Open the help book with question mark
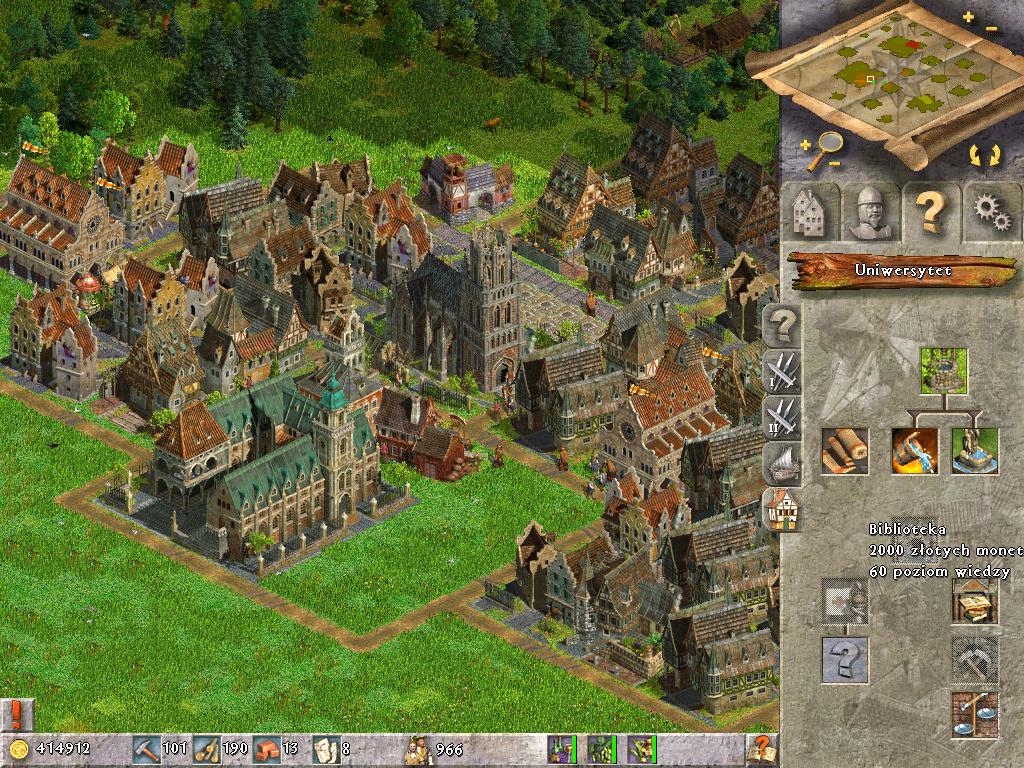Screen dimensions: 1024x768 click(761, 748)
